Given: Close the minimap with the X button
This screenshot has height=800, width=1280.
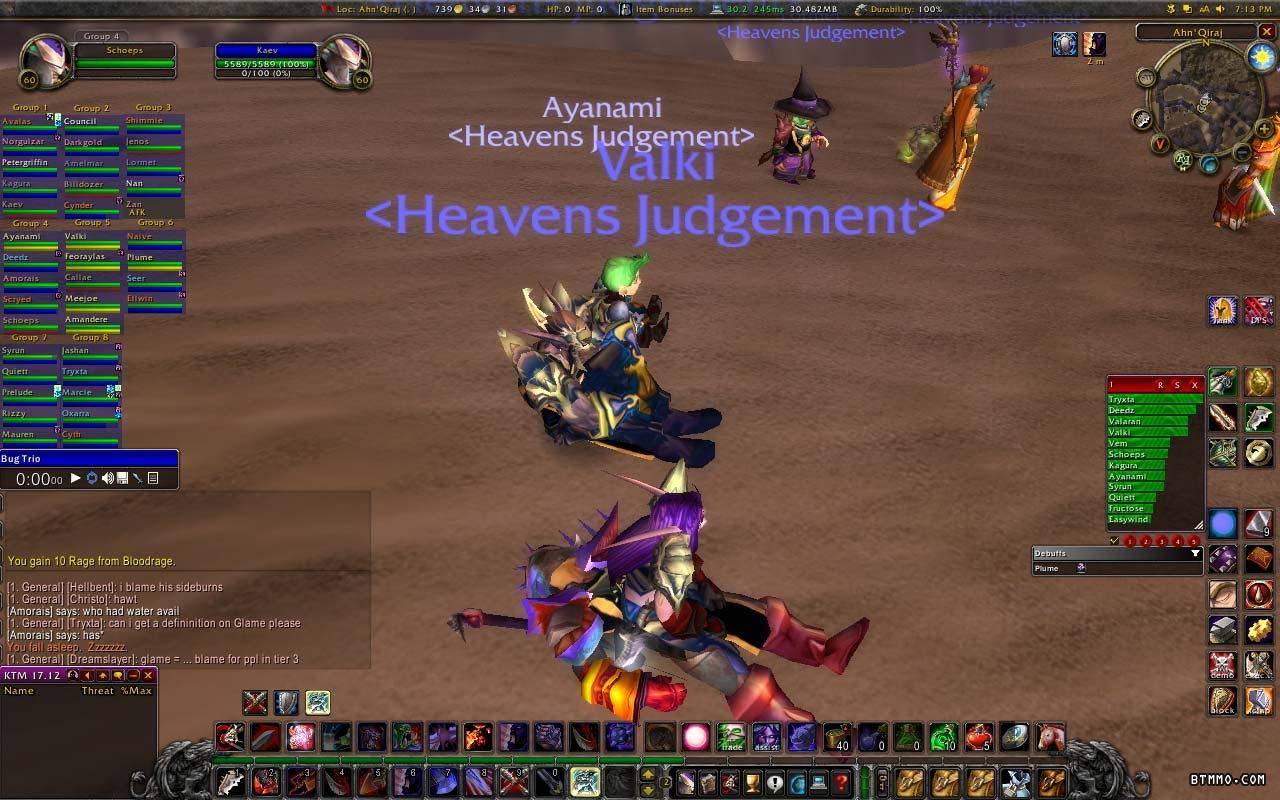Looking at the screenshot, I should point(1266,32).
